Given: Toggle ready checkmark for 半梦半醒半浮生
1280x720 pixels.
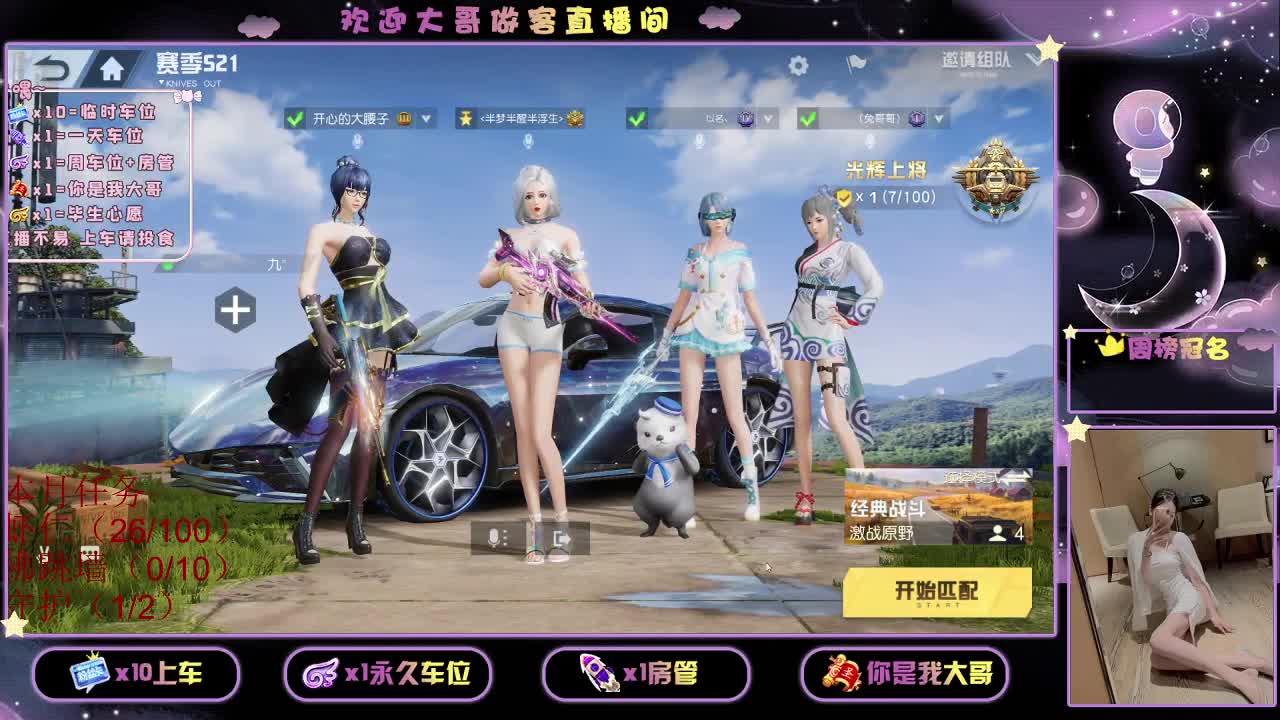Looking at the screenshot, I should click(x=465, y=118).
